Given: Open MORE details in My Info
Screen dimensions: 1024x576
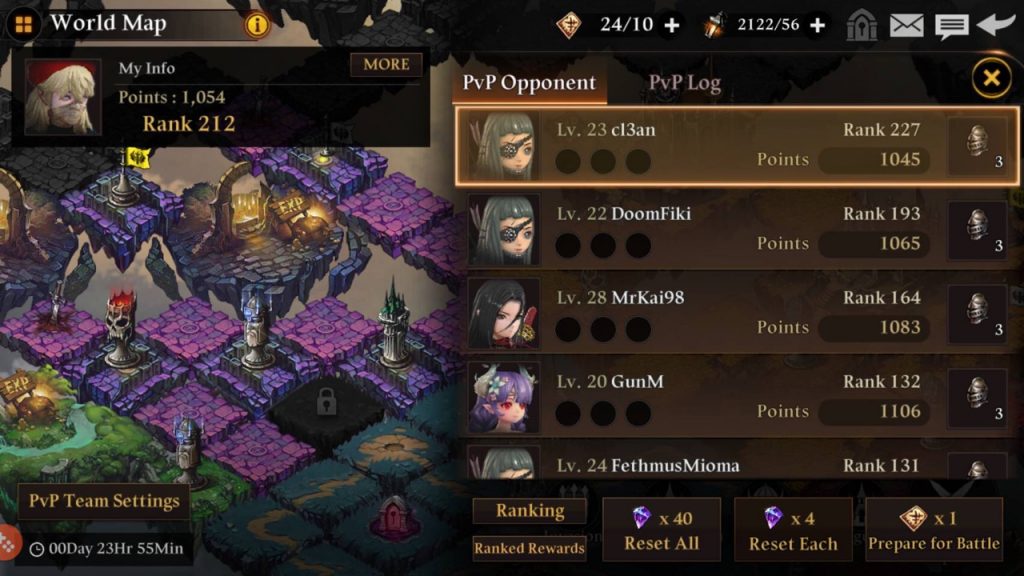Looking at the screenshot, I should (386, 65).
